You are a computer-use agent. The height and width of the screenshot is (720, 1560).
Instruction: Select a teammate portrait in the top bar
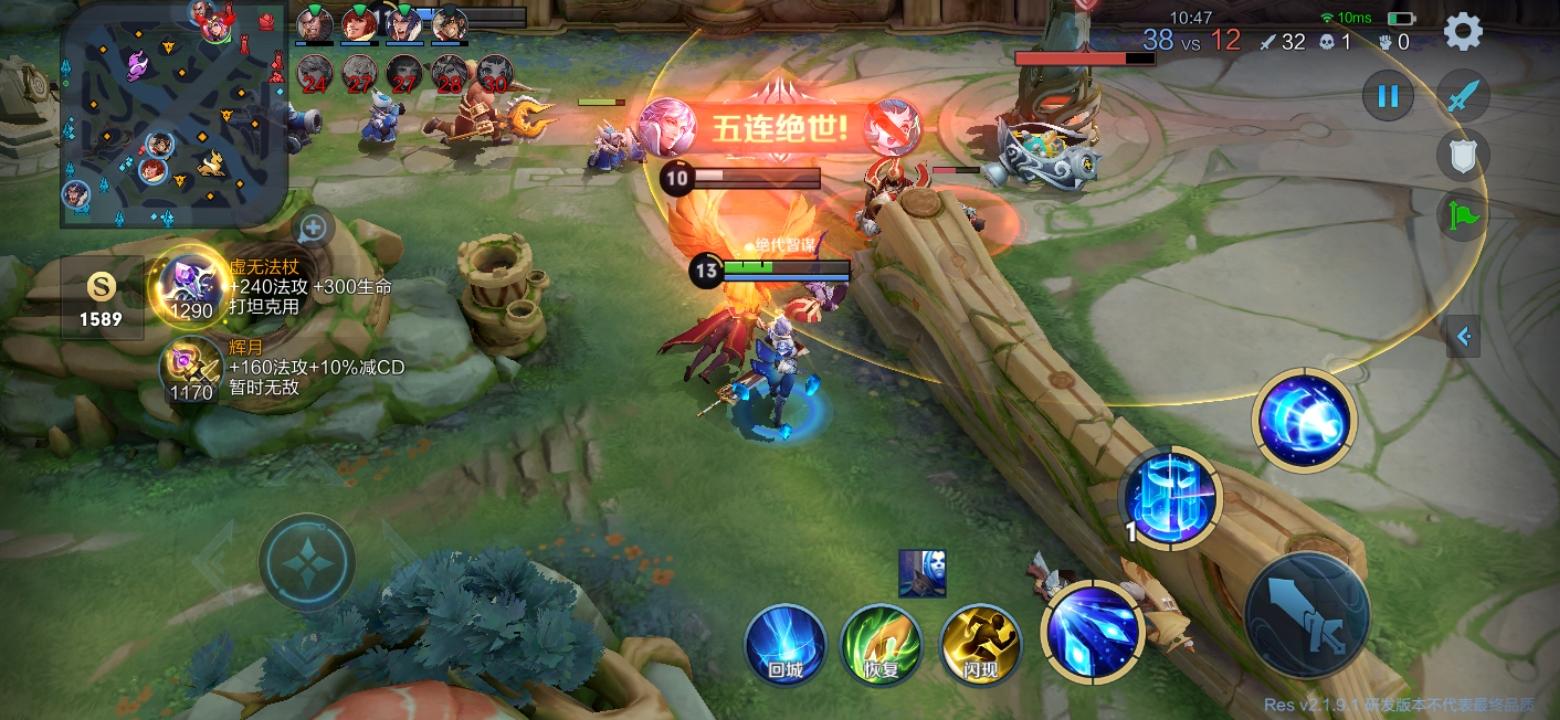[316, 25]
